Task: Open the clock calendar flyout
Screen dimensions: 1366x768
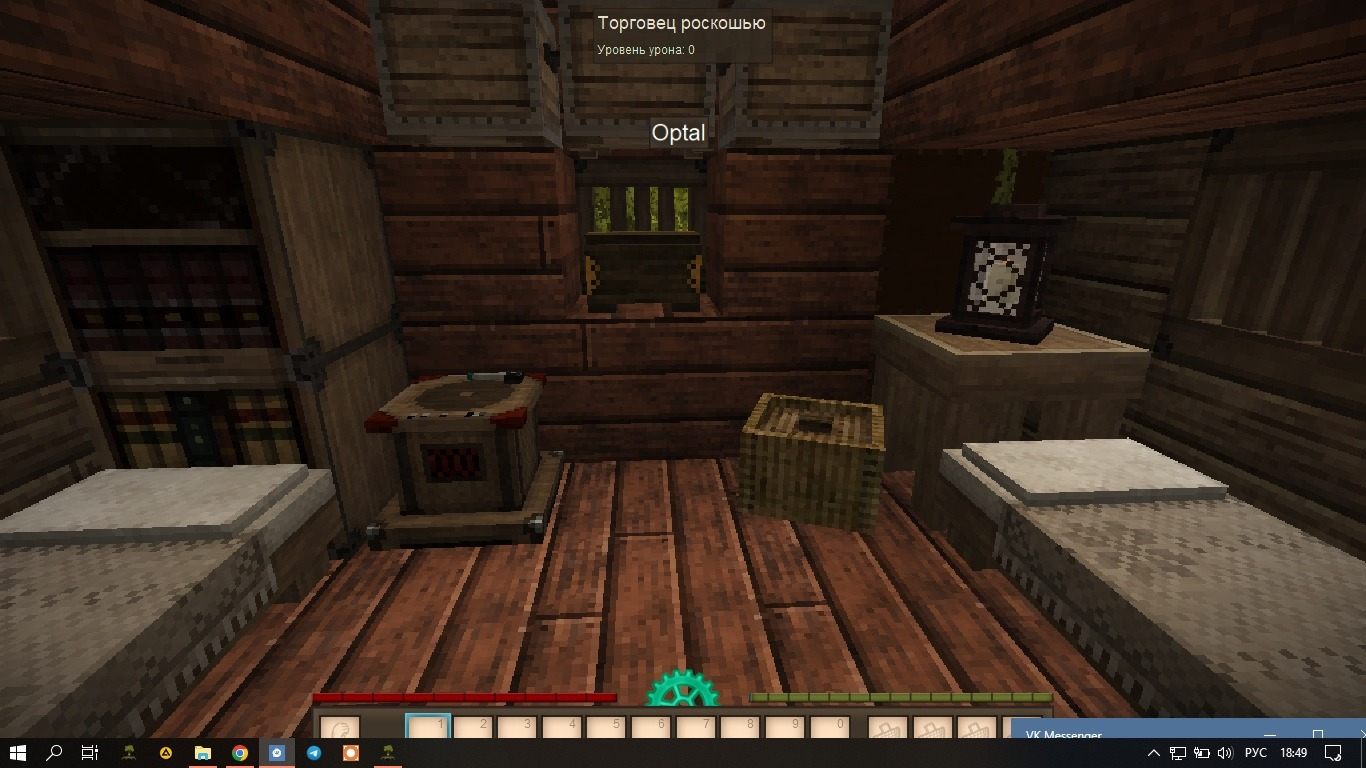Action: click(1294, 753)
